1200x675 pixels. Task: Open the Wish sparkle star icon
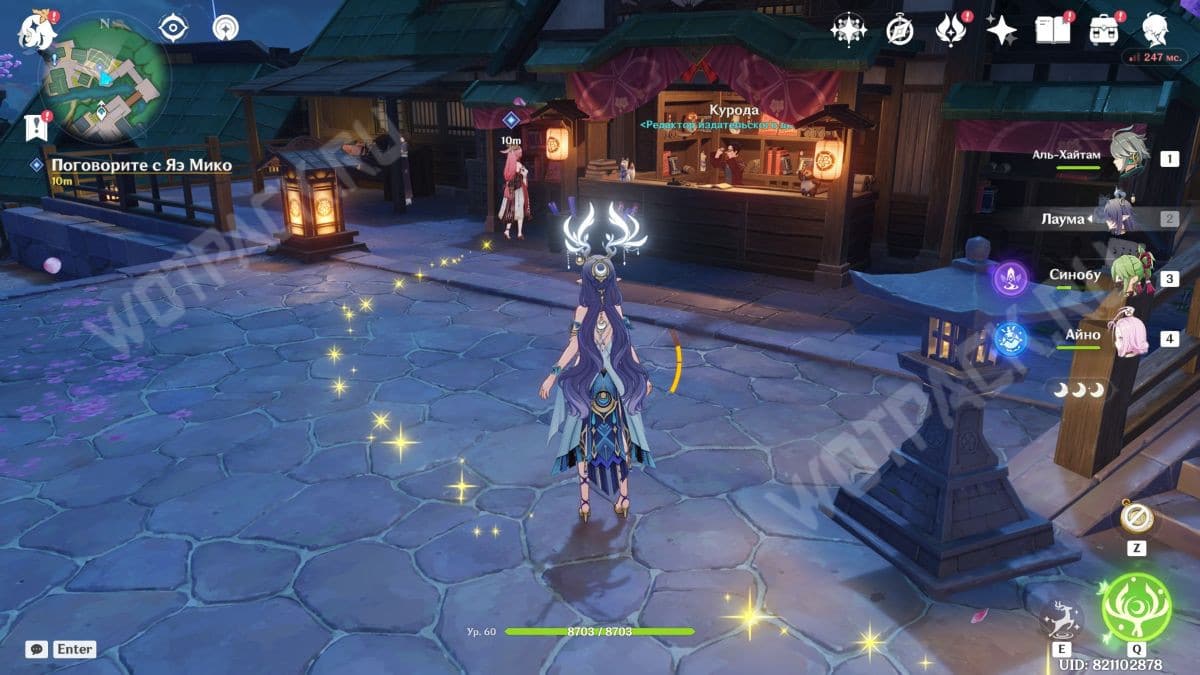coord(1000,31)
